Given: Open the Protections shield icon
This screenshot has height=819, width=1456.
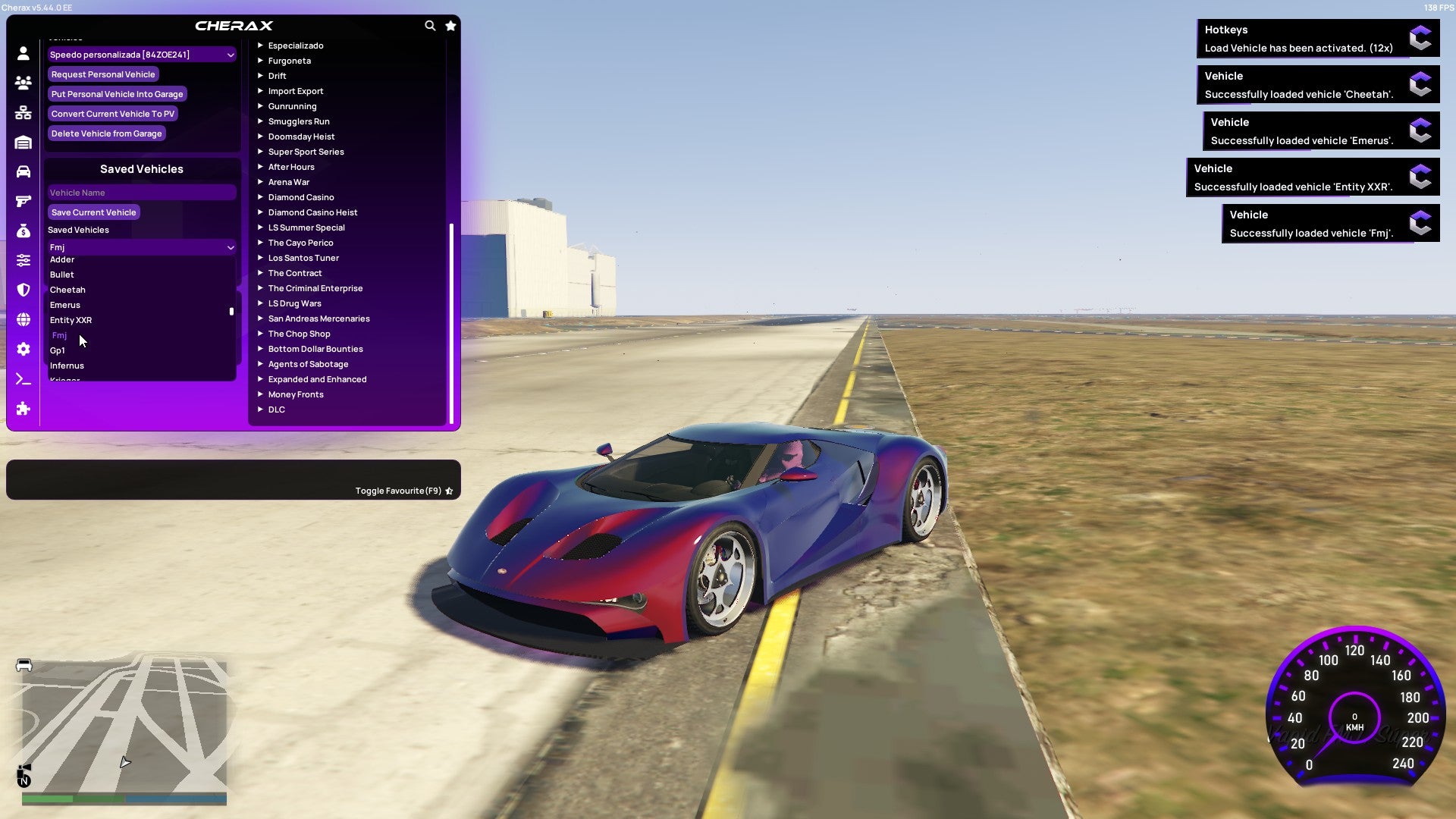Looking at the screenshot, I should (23, 290).
